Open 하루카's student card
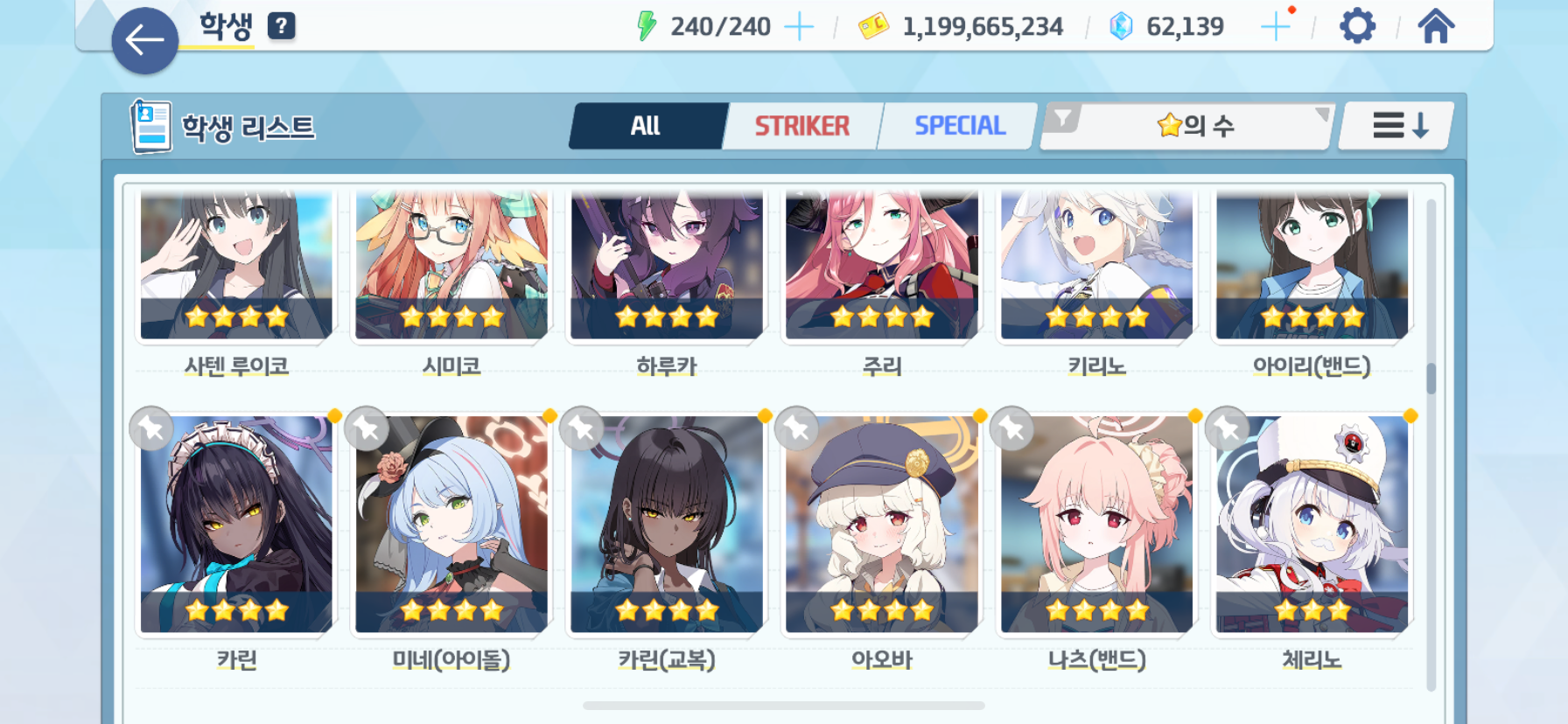This screenshot has height=724, width=1568. pos(667,267)
